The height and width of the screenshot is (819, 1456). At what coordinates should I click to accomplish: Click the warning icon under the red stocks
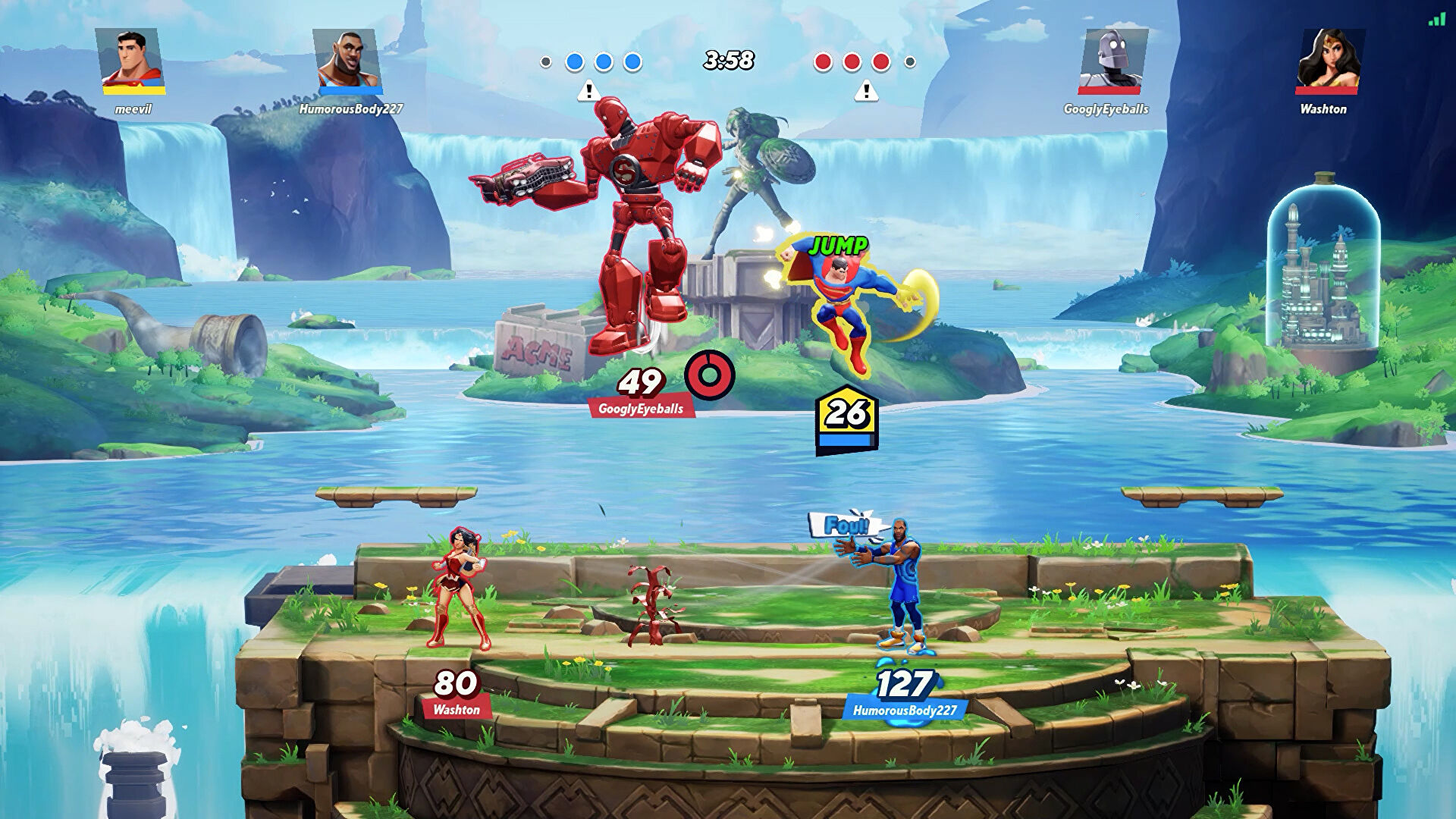(x=866, y=92)
